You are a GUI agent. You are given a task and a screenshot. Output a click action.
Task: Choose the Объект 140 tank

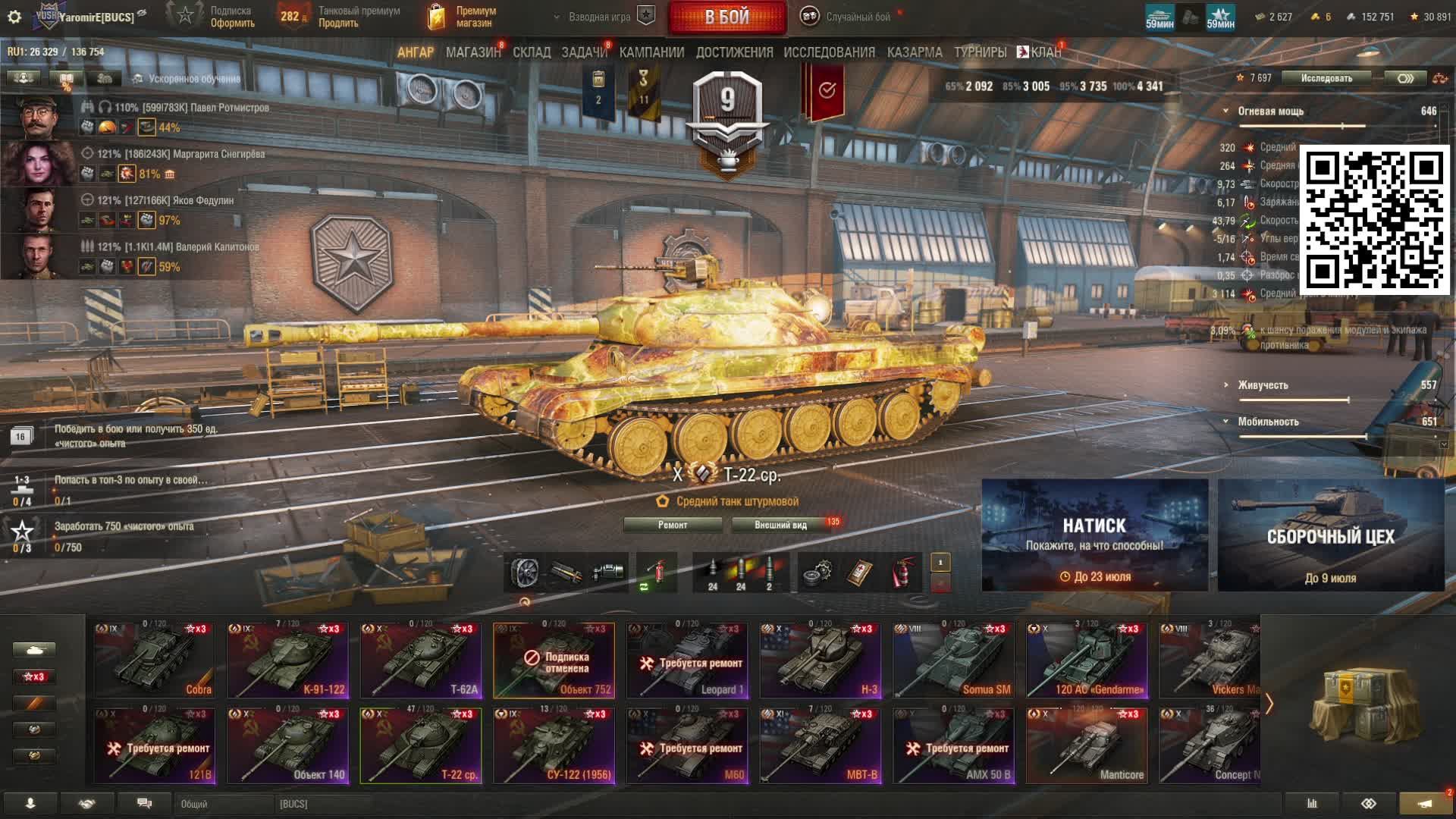(287, 745)
